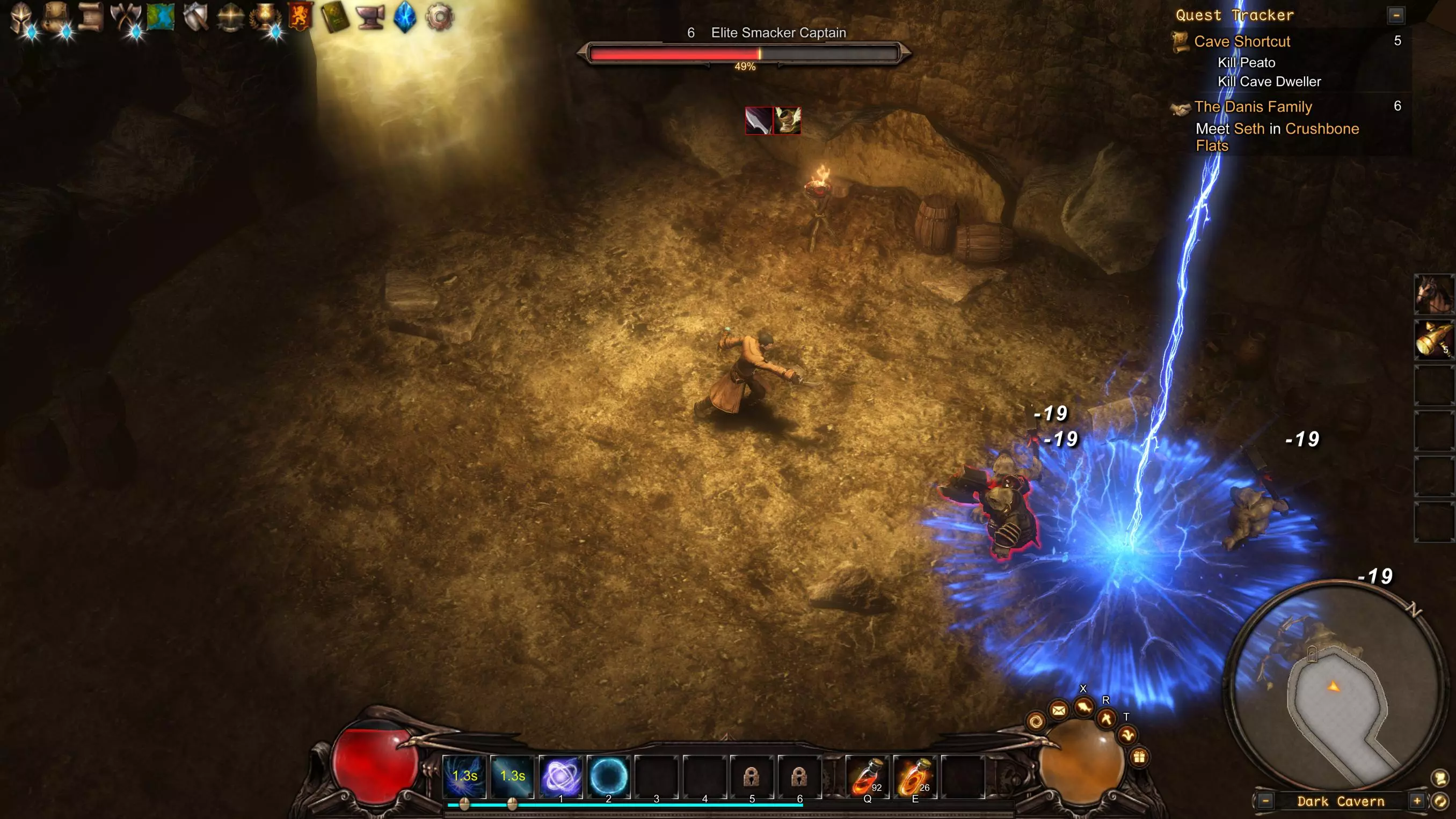The width and height of the screenshot is (1456, 819).
Task: Open the gift box rewards icon
Action: click(1139, 757)
